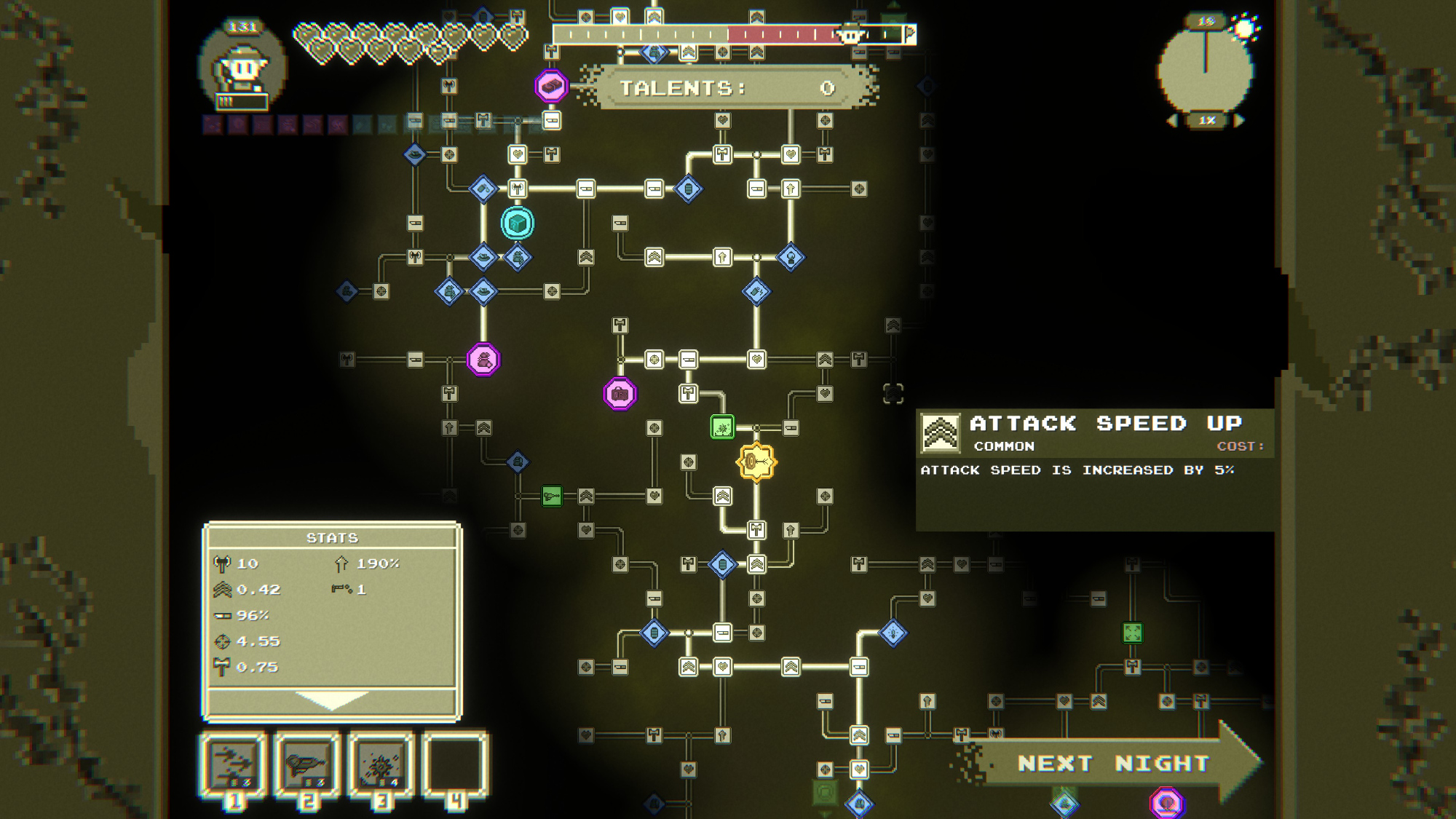
Task: Select the dark green ray gun talent node
Action: pyautogui.click(x=552, y=496)
